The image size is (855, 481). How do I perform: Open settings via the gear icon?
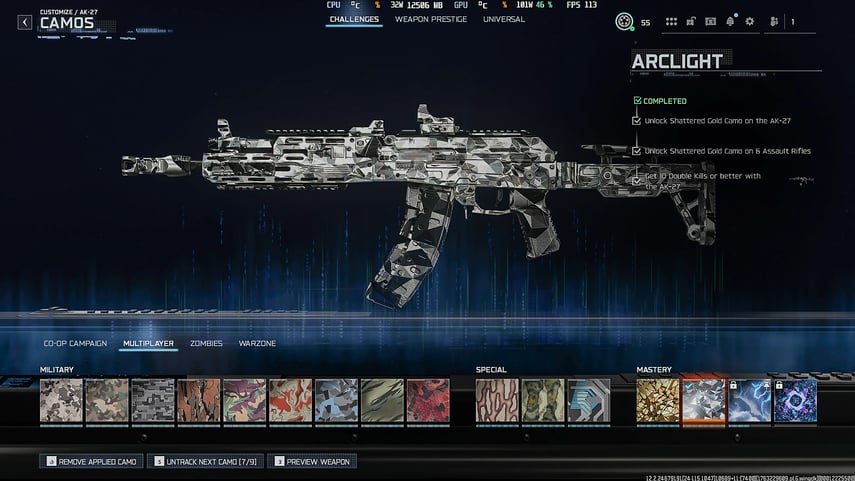749,21
